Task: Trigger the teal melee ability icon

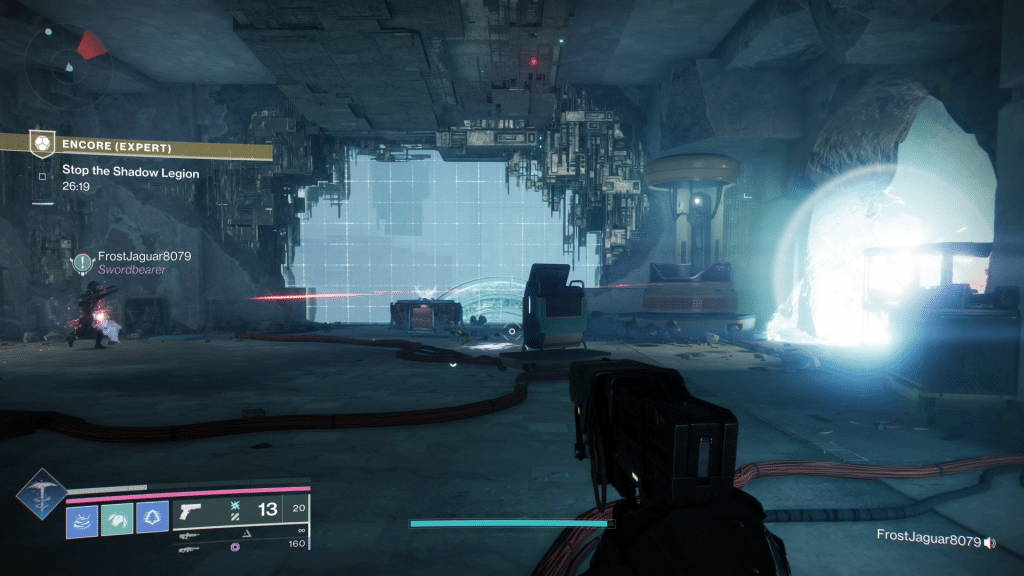Action: click(117, 517)
